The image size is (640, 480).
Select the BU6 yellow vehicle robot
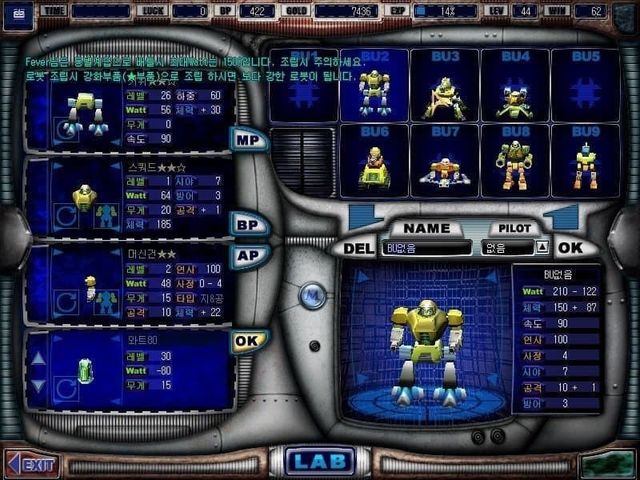click(x=375, y=162)
